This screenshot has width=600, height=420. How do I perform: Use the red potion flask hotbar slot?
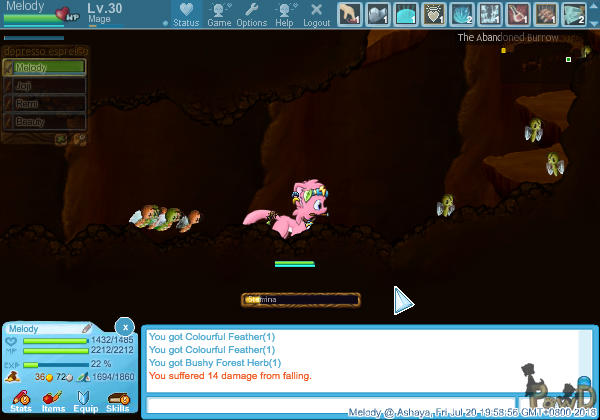520,14
